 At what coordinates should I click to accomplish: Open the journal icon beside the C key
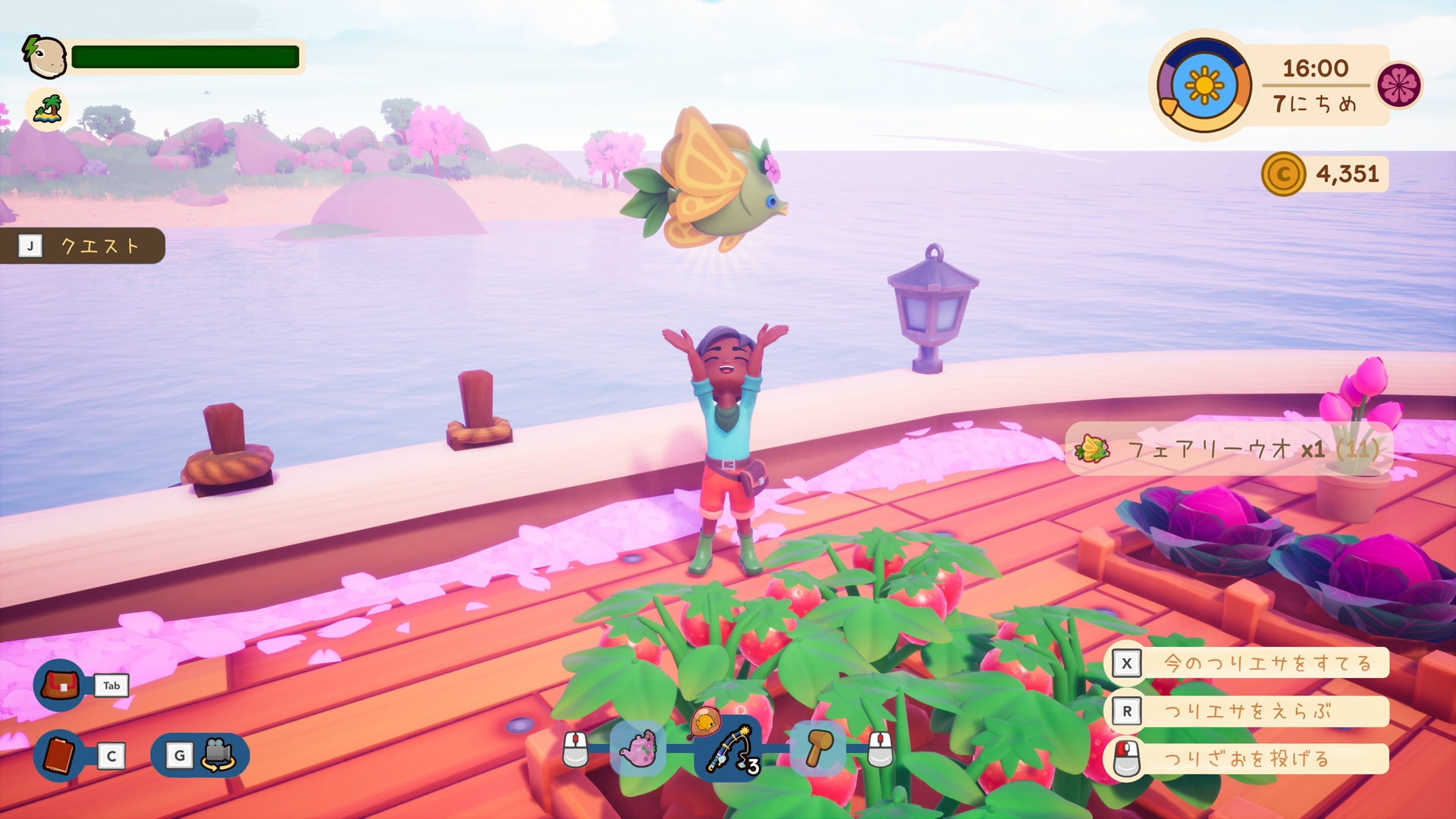click(x=58, y=755)
